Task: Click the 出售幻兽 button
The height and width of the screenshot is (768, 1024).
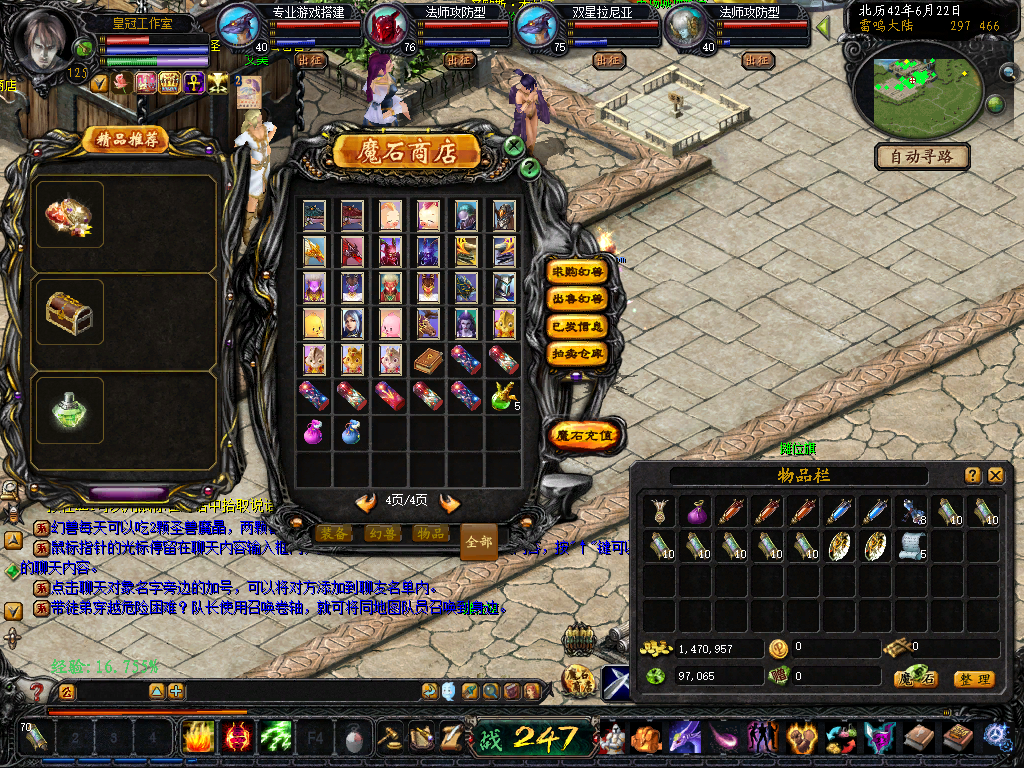Action: pyautogui.click(x=577, y=299)
